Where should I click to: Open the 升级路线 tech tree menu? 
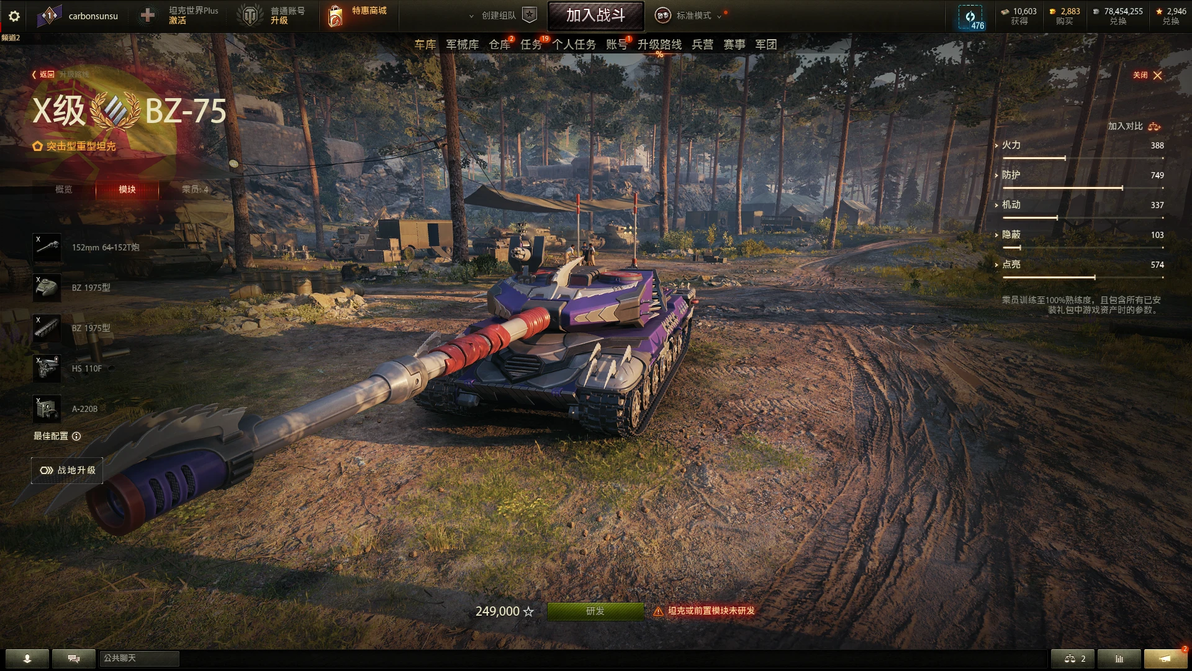(x=659, y=44)
